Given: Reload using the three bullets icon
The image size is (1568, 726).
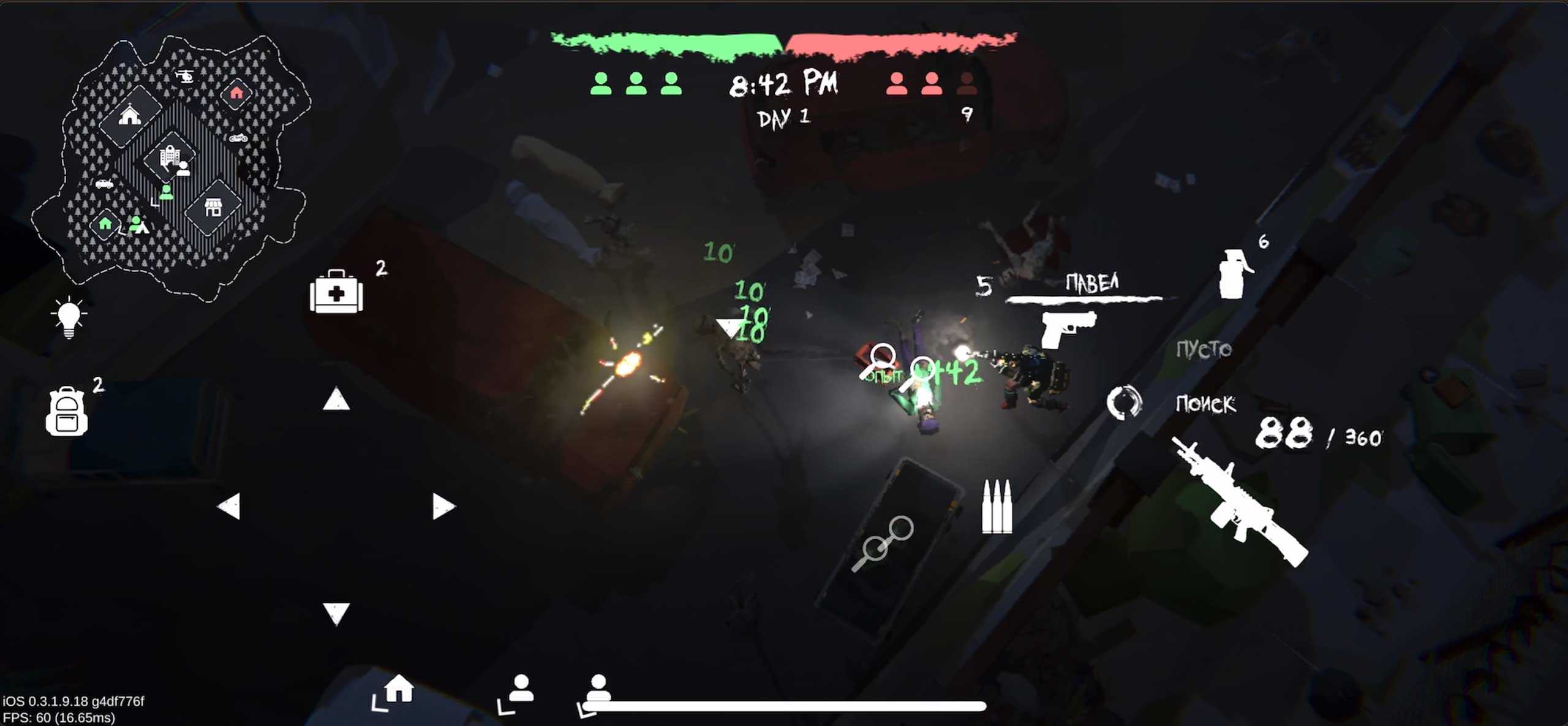Looking at the screenshot, I should point(997,507).
